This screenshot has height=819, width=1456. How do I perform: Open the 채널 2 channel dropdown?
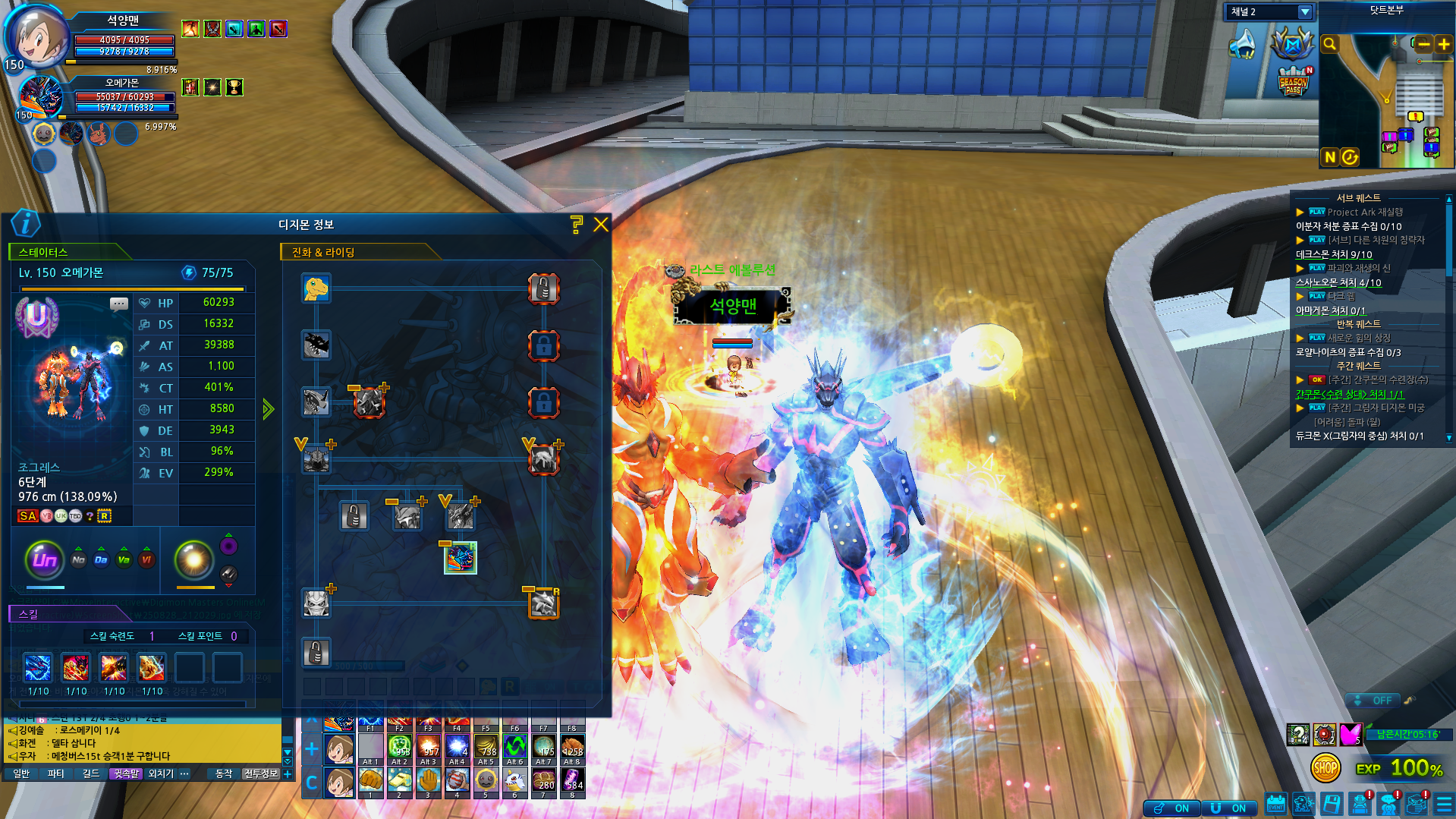pyautogui.click(x=1304, y=12)
